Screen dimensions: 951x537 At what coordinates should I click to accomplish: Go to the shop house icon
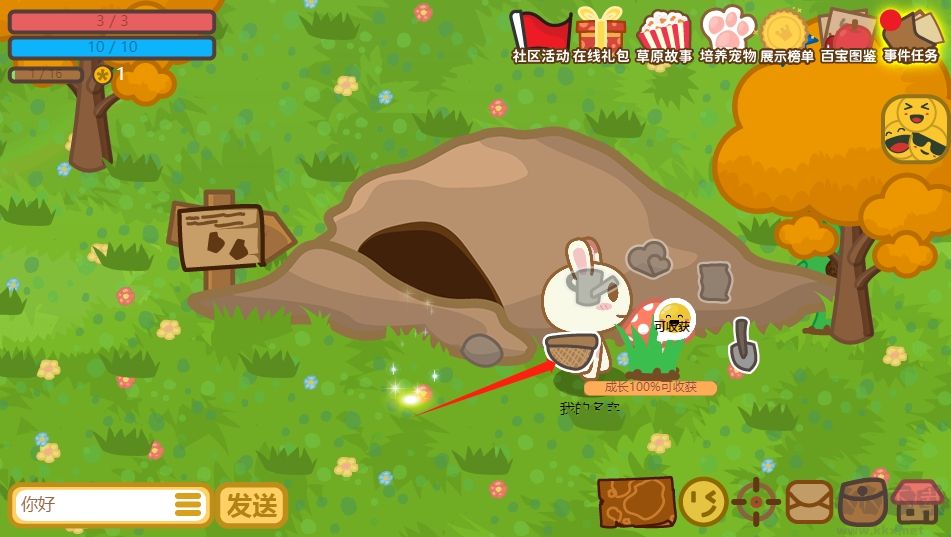coord(917,502)
